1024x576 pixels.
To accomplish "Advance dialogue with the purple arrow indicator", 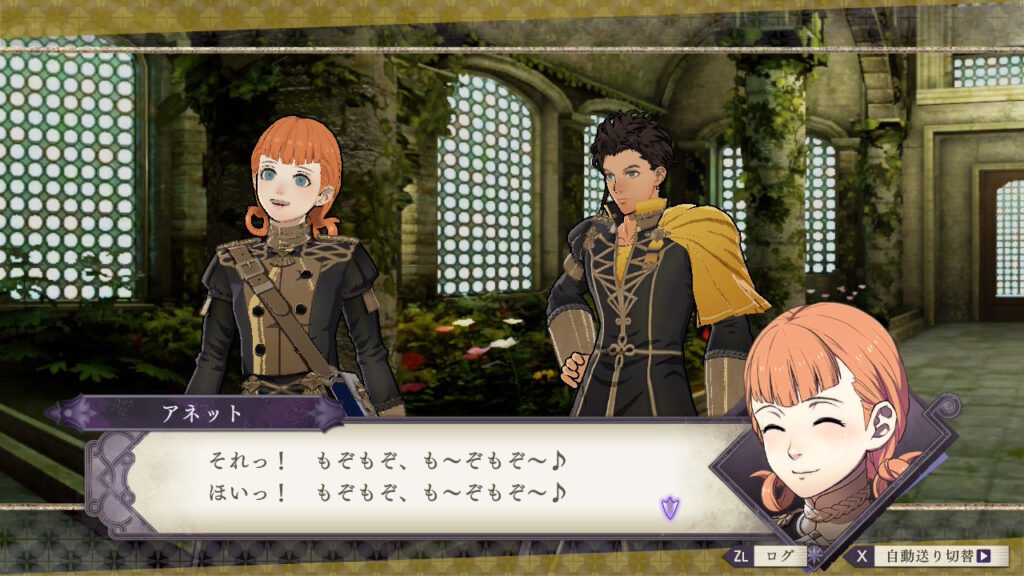I will coord(669,507).
